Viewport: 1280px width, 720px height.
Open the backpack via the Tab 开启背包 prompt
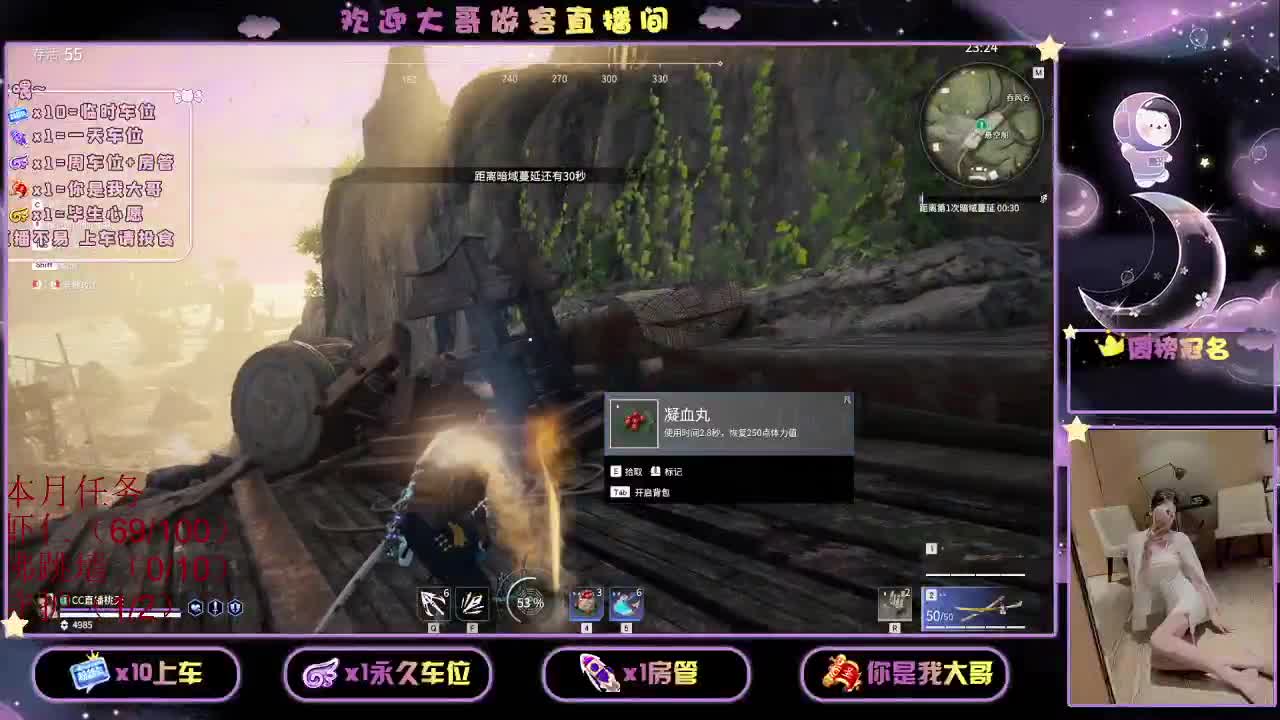(652, 491)
